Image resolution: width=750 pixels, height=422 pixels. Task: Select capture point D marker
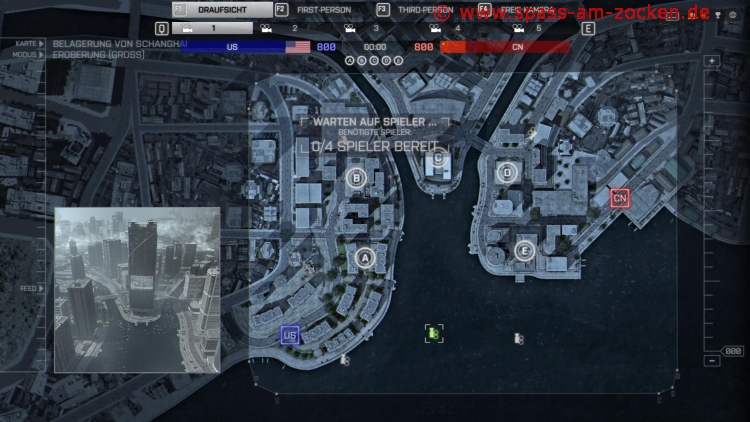507,172
